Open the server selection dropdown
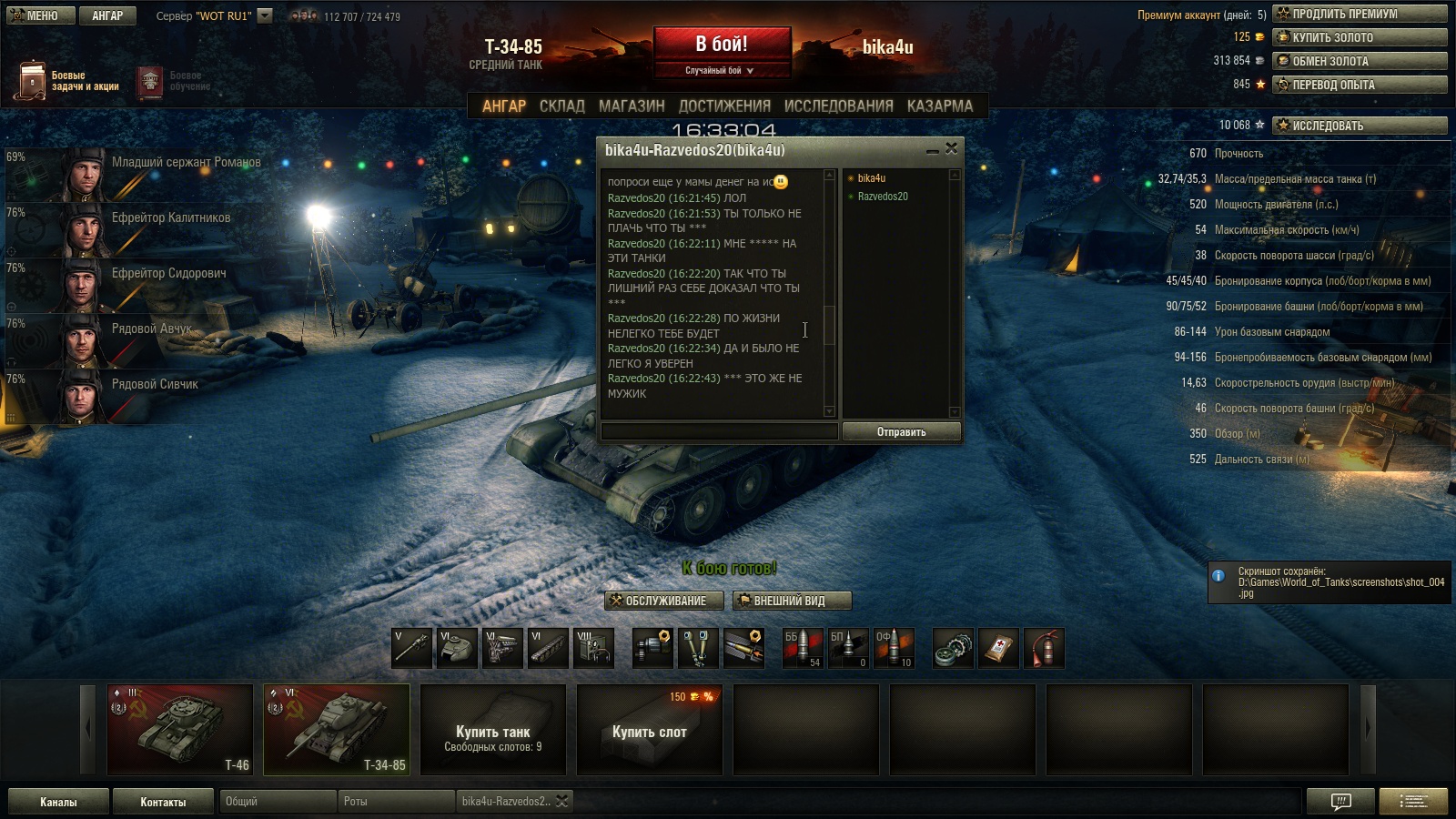Viewport: 1456px width, 819px height. 265,15
